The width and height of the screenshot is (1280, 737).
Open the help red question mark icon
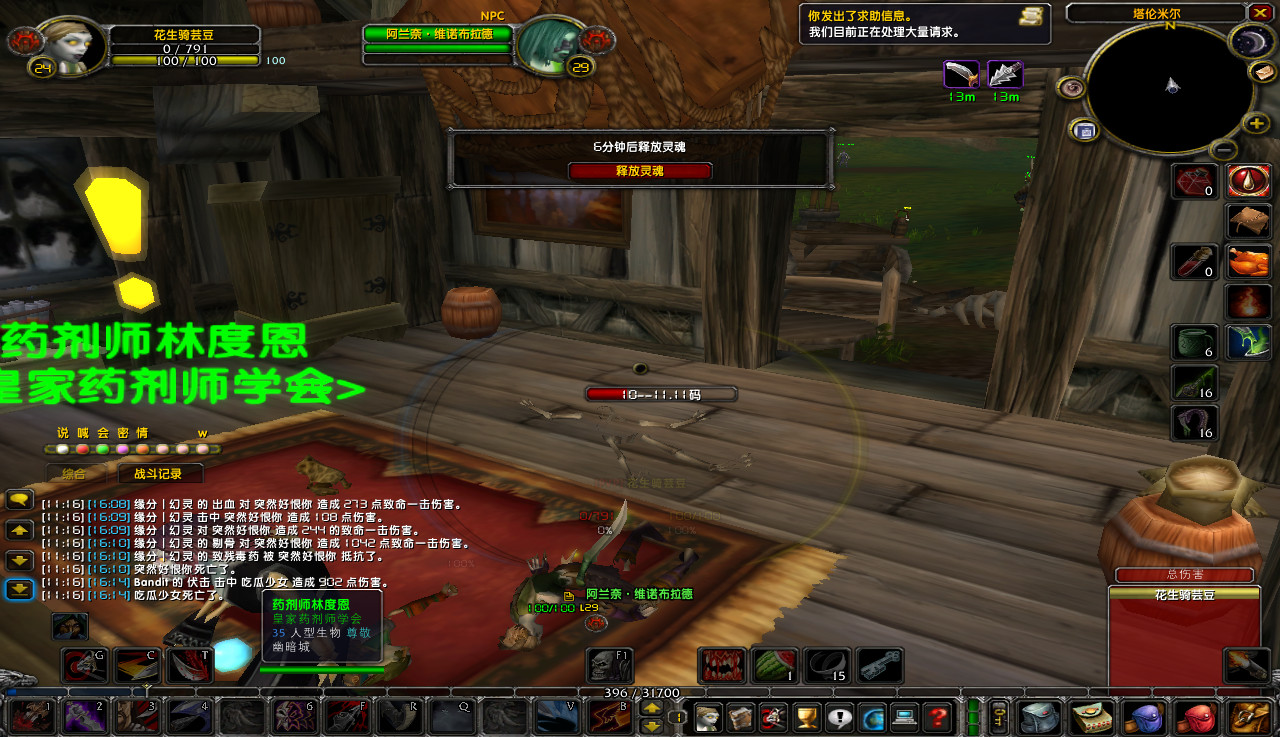click(x=936, y=716)
